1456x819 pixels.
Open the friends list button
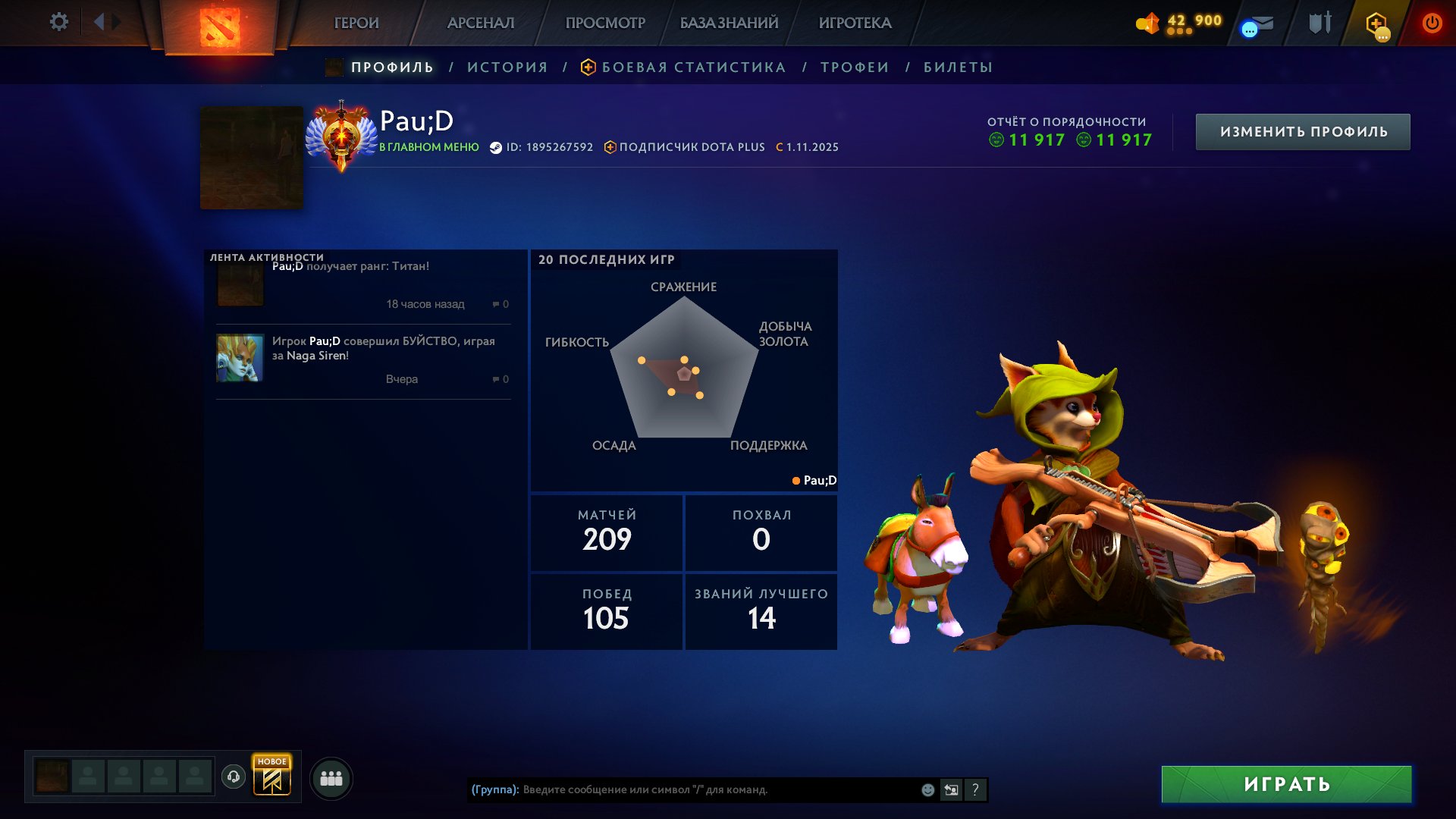[x=331, y=778]
